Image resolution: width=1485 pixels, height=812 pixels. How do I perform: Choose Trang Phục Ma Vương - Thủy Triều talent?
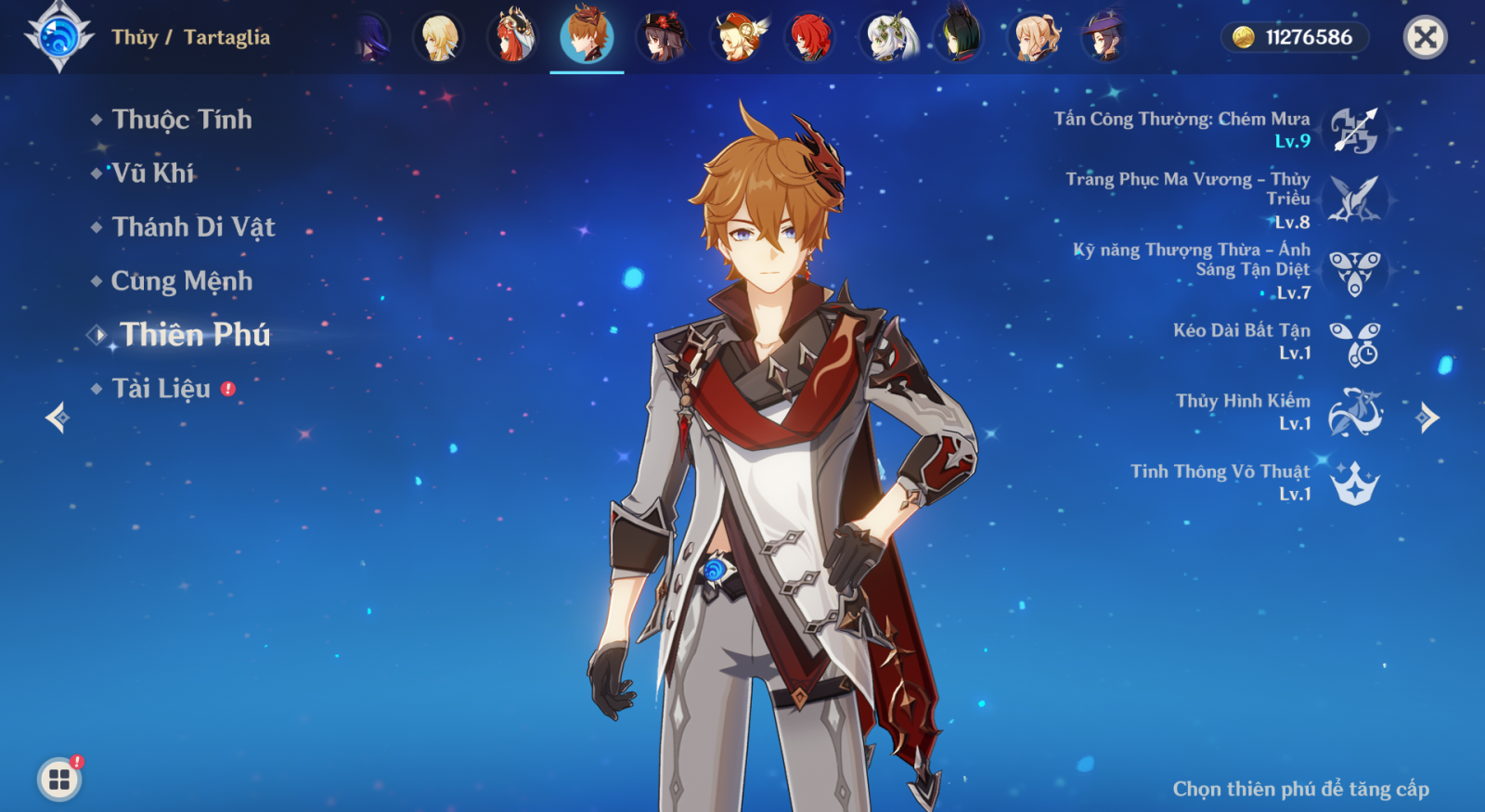(1354, 200)
